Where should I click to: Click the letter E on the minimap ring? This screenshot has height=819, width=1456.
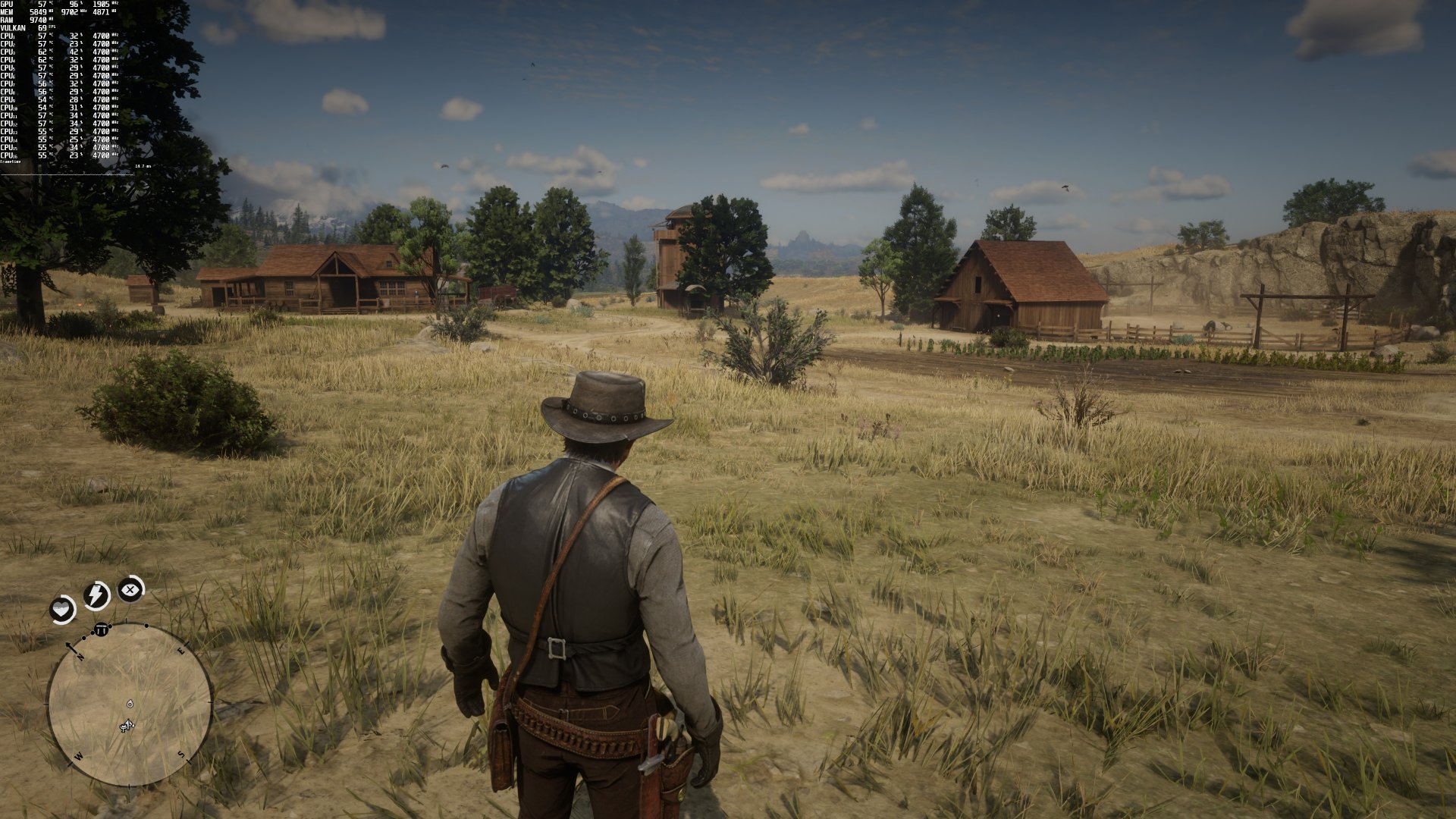pos(181,651)
